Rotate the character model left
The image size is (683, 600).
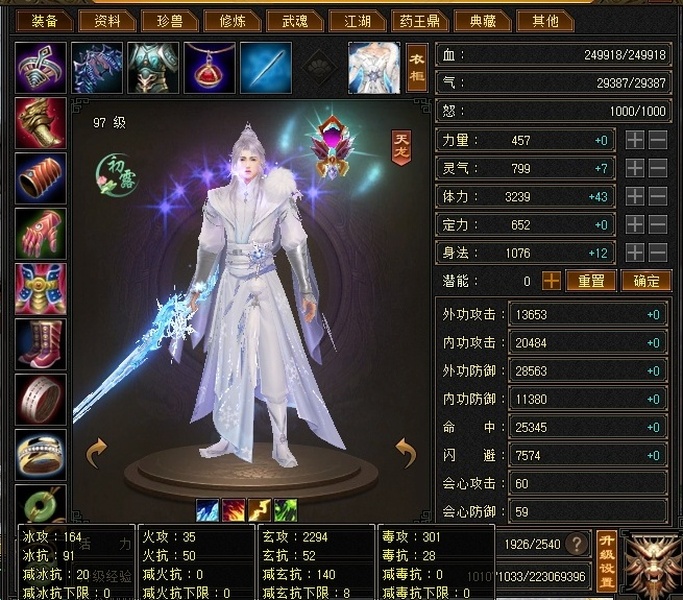coord(96,453)
